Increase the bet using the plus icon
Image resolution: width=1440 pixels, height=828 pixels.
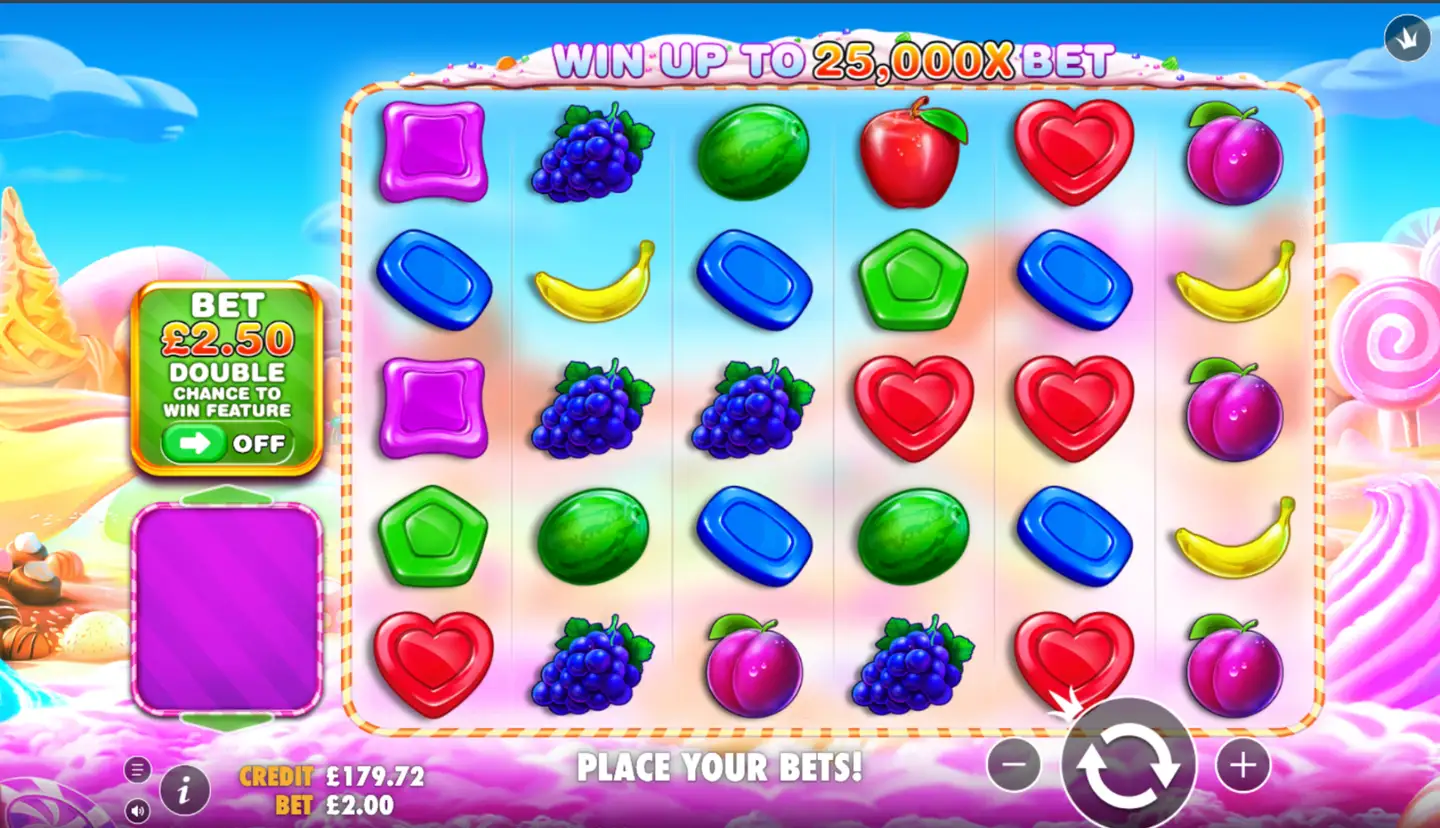(x=1243, y=765)
